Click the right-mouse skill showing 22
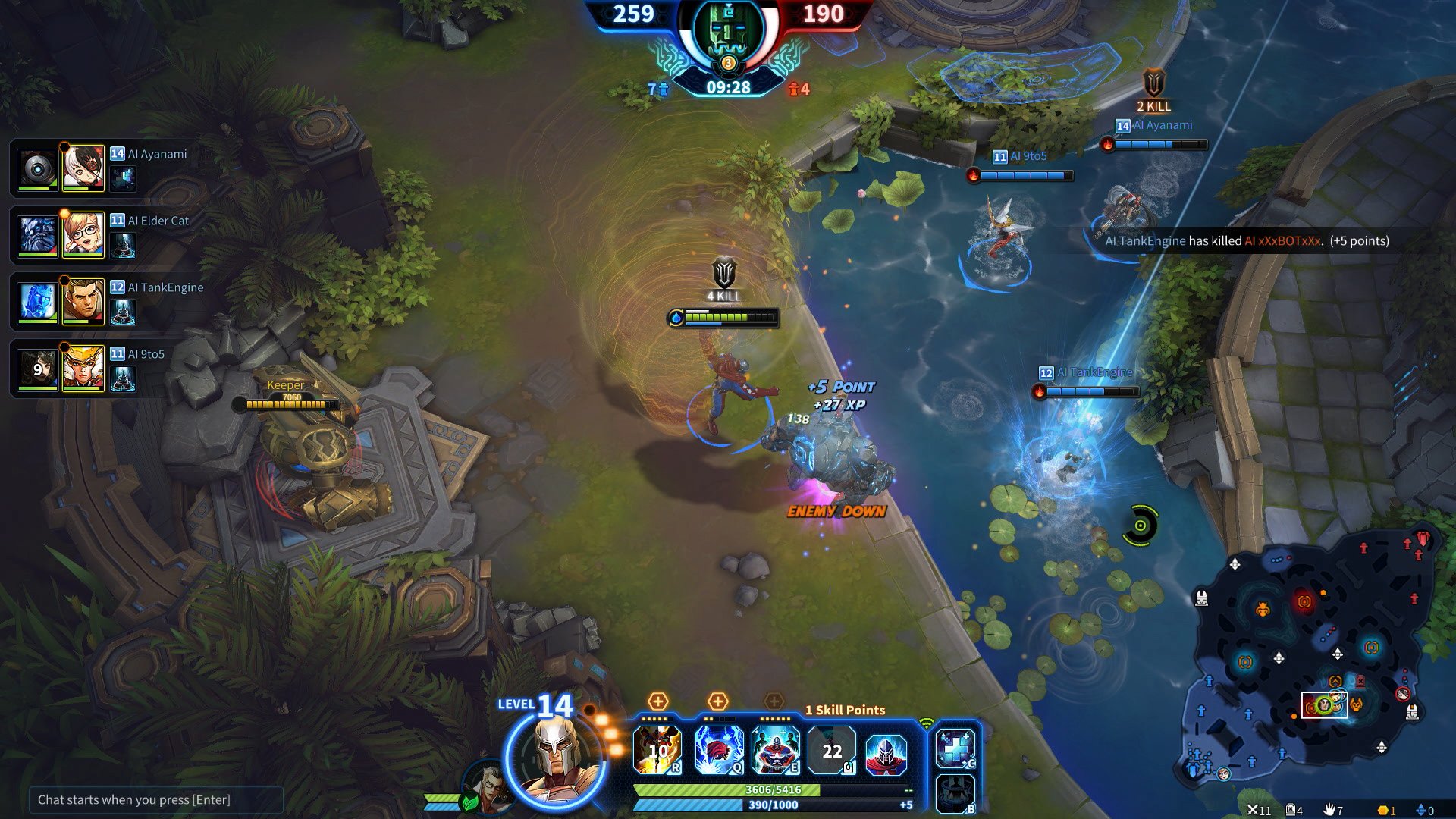The width and height of the screenshot is (1456, 819). [x=832, y=750]
